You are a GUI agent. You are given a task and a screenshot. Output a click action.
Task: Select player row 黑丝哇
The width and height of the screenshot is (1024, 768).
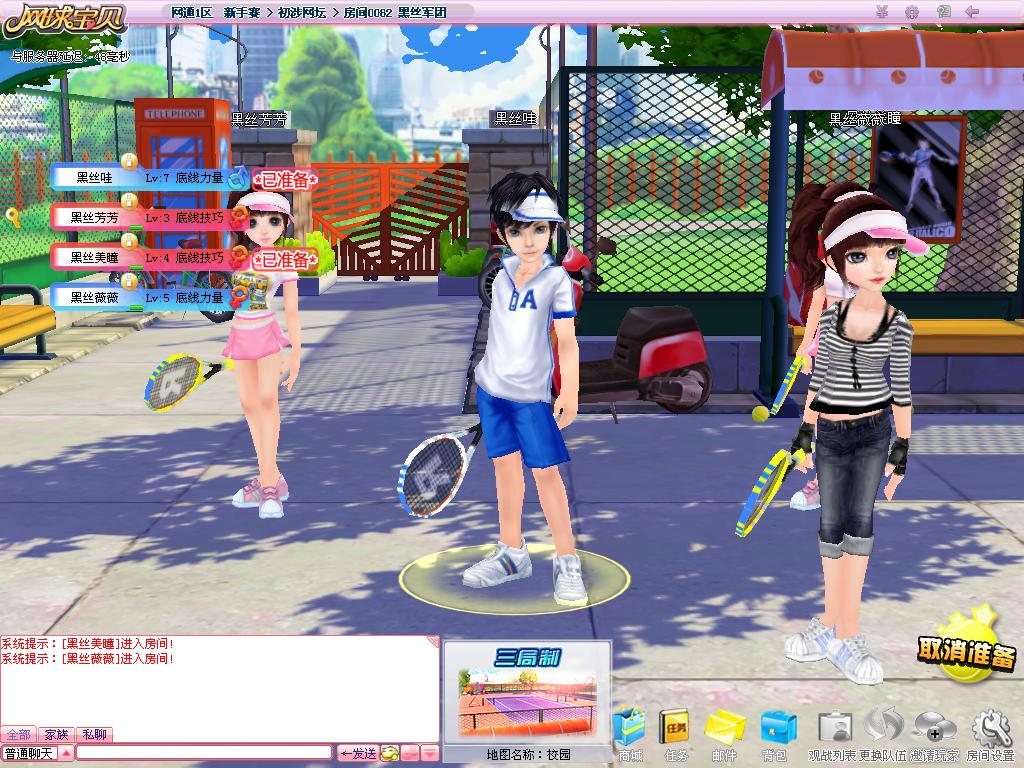pyautogui.click(x=140, y=178)
